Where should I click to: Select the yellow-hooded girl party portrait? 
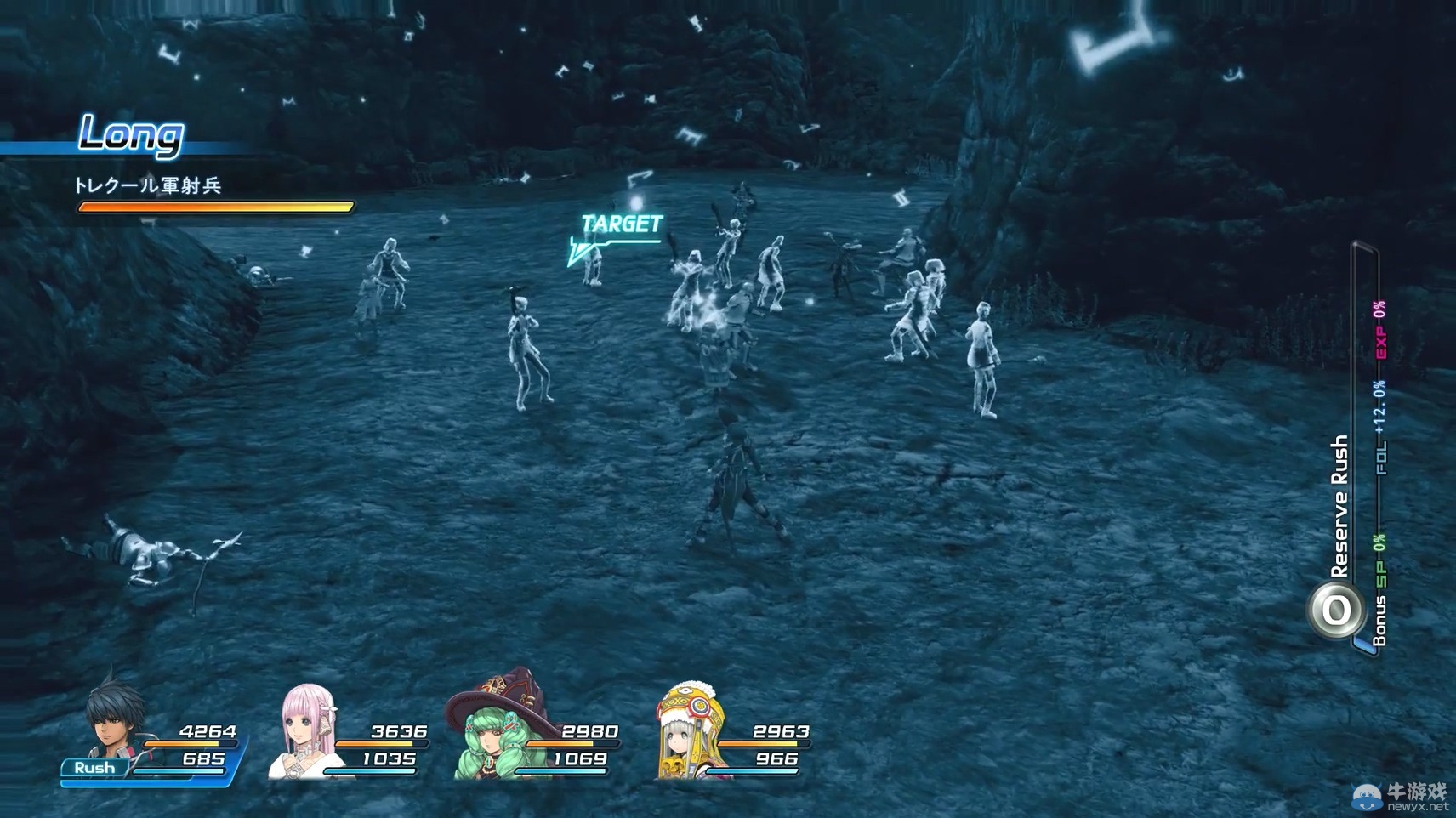click(x=689, y=731)
